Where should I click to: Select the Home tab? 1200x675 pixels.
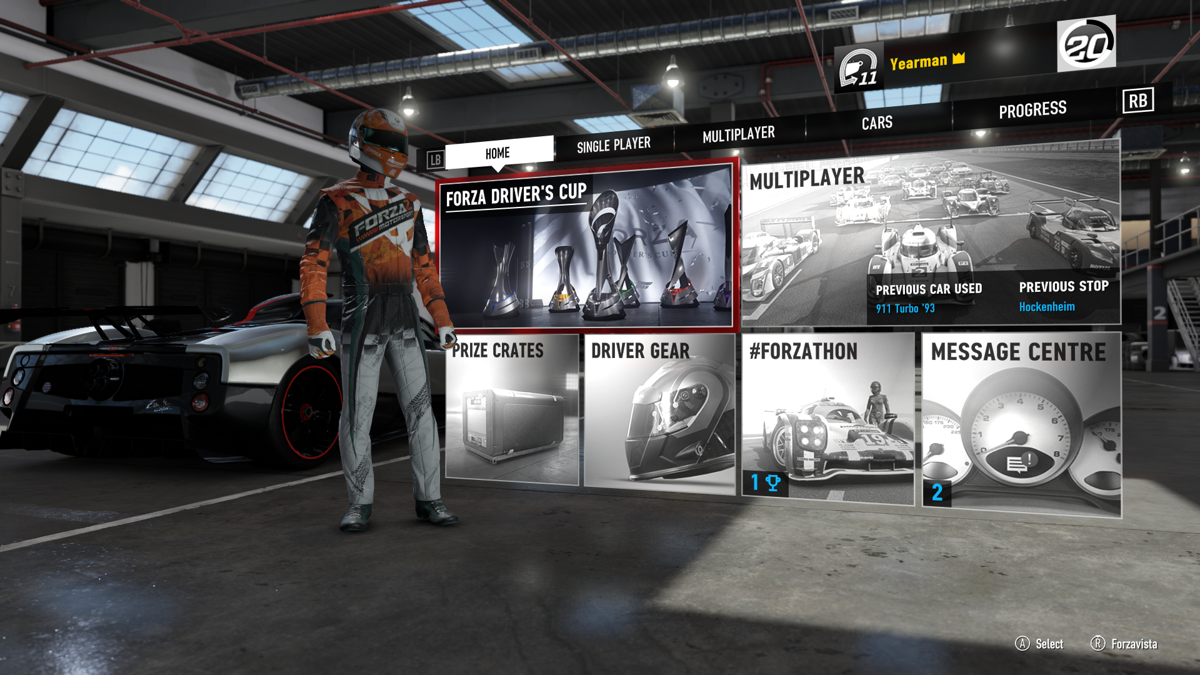(x=498, y=153)
